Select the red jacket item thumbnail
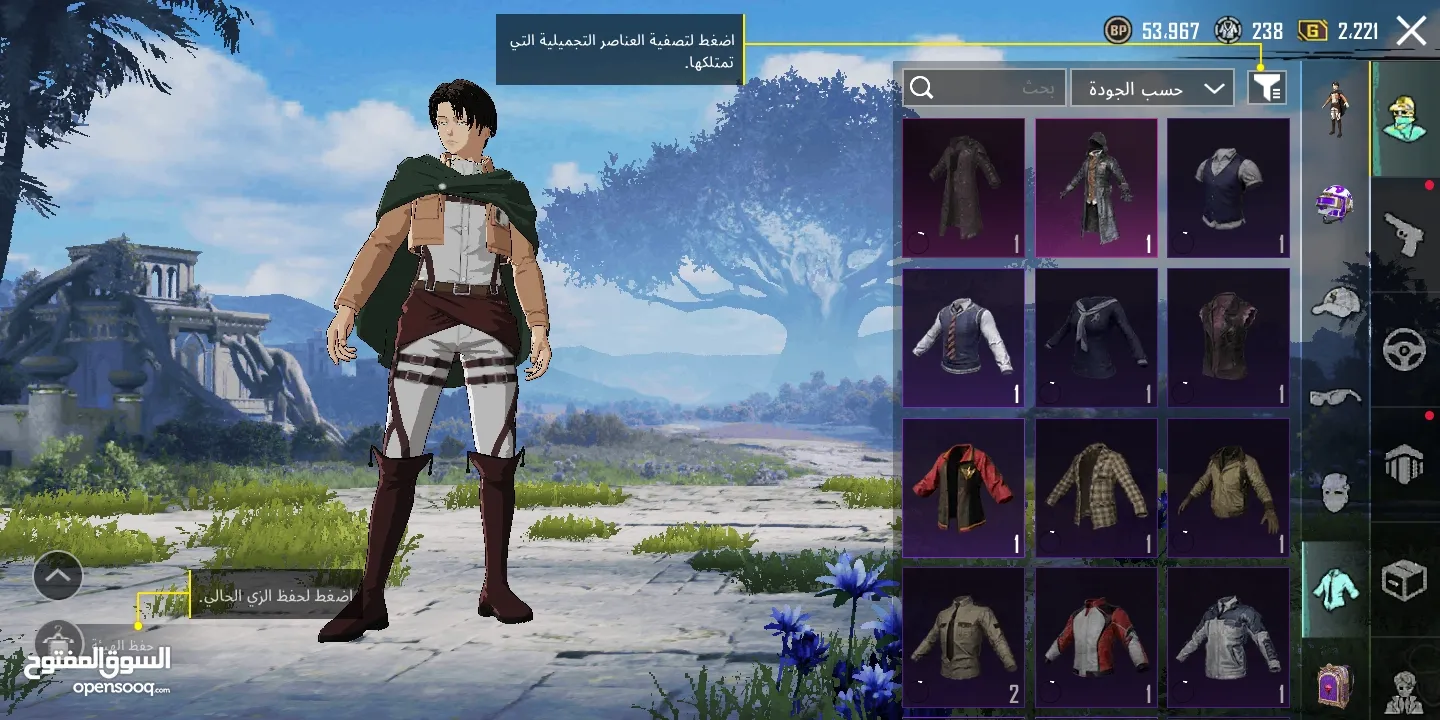The width and height of the screenshot is (1440, 720). (962, 487)
